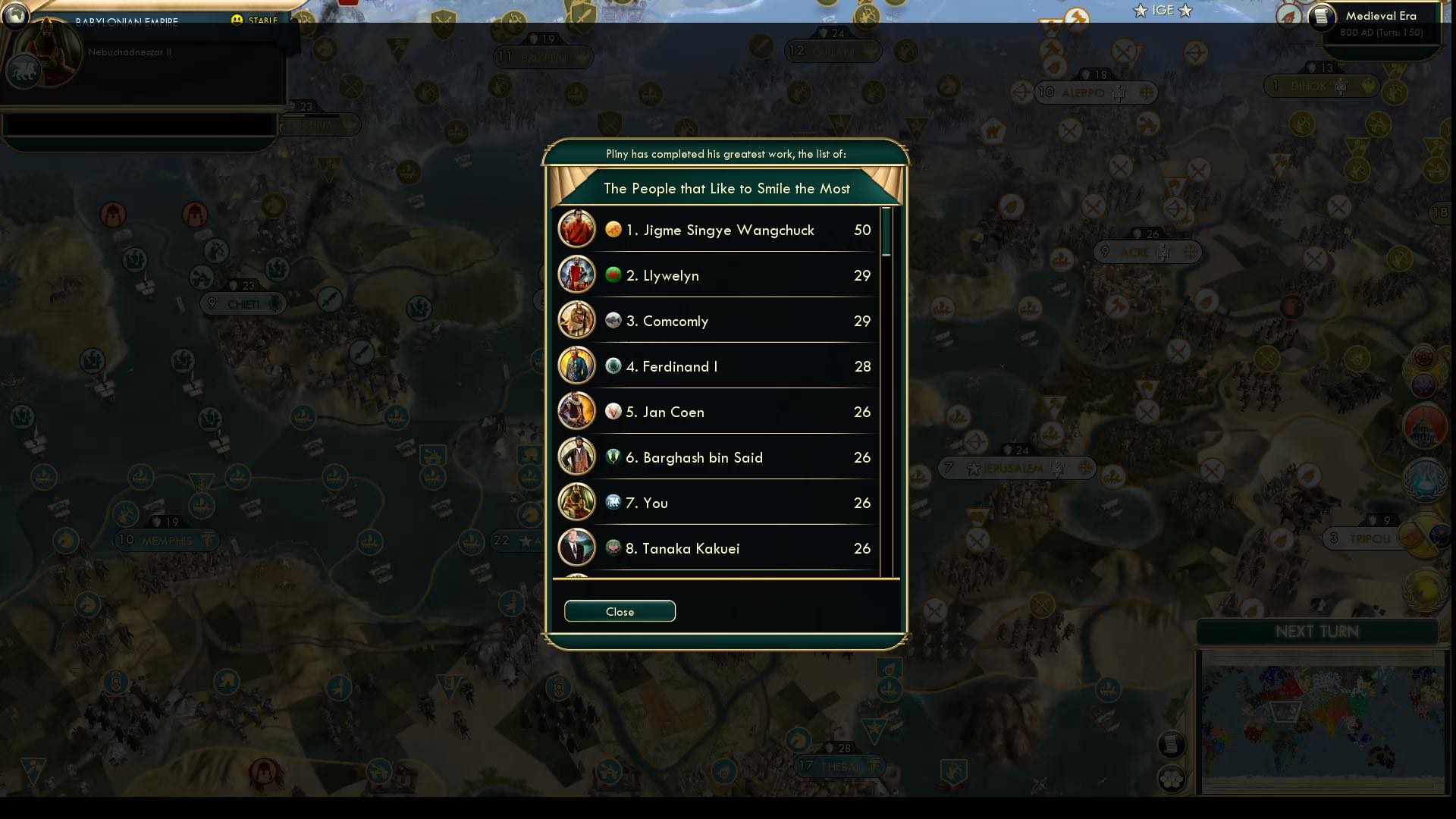This screenshot has height=819, width=1456.
Task: Click Ferdinand I's portrait in the list
Action: pyautogui.click(x=576, y=366)
